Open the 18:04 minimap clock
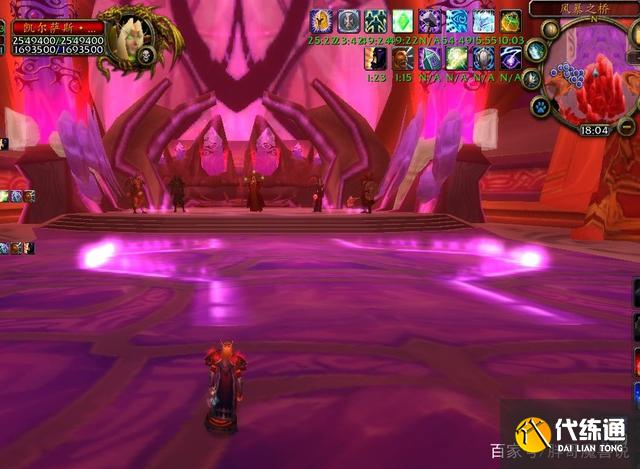The width and height of the screenshot is (640, 469). pyautogui.click(x=593, y=129)
